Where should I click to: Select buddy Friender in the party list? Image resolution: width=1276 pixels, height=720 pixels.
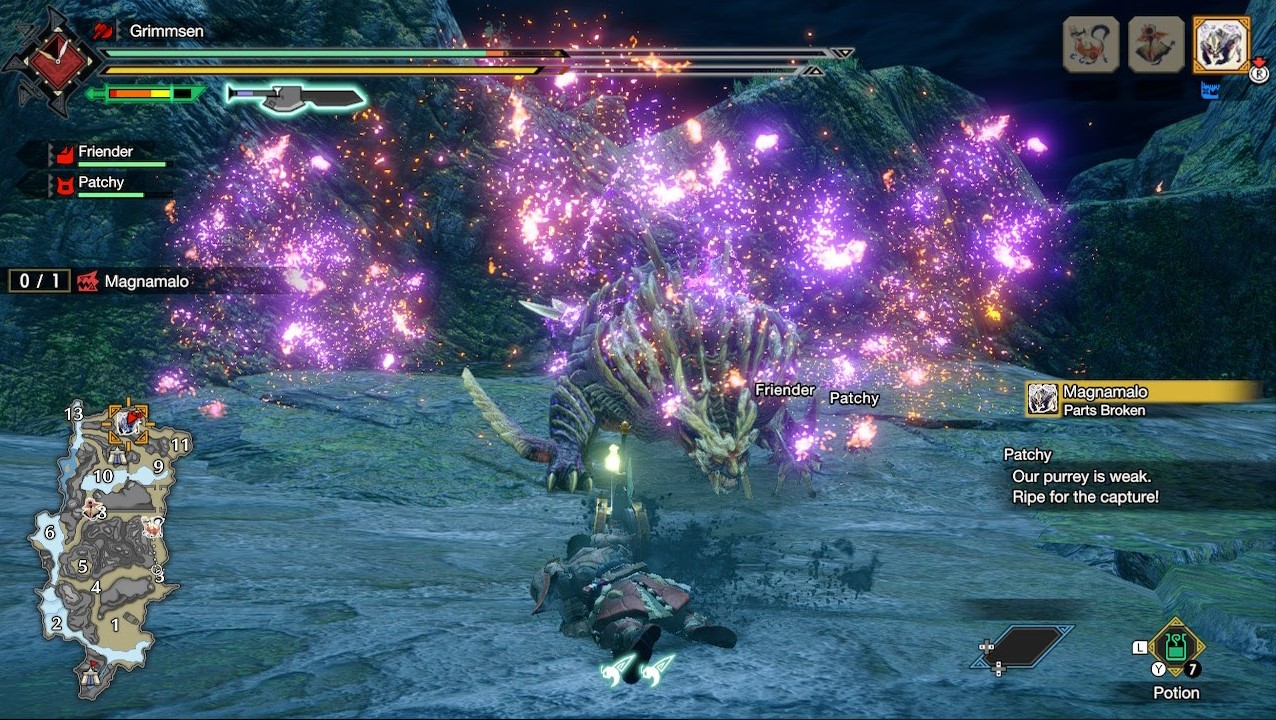click(x=105, y=153)
